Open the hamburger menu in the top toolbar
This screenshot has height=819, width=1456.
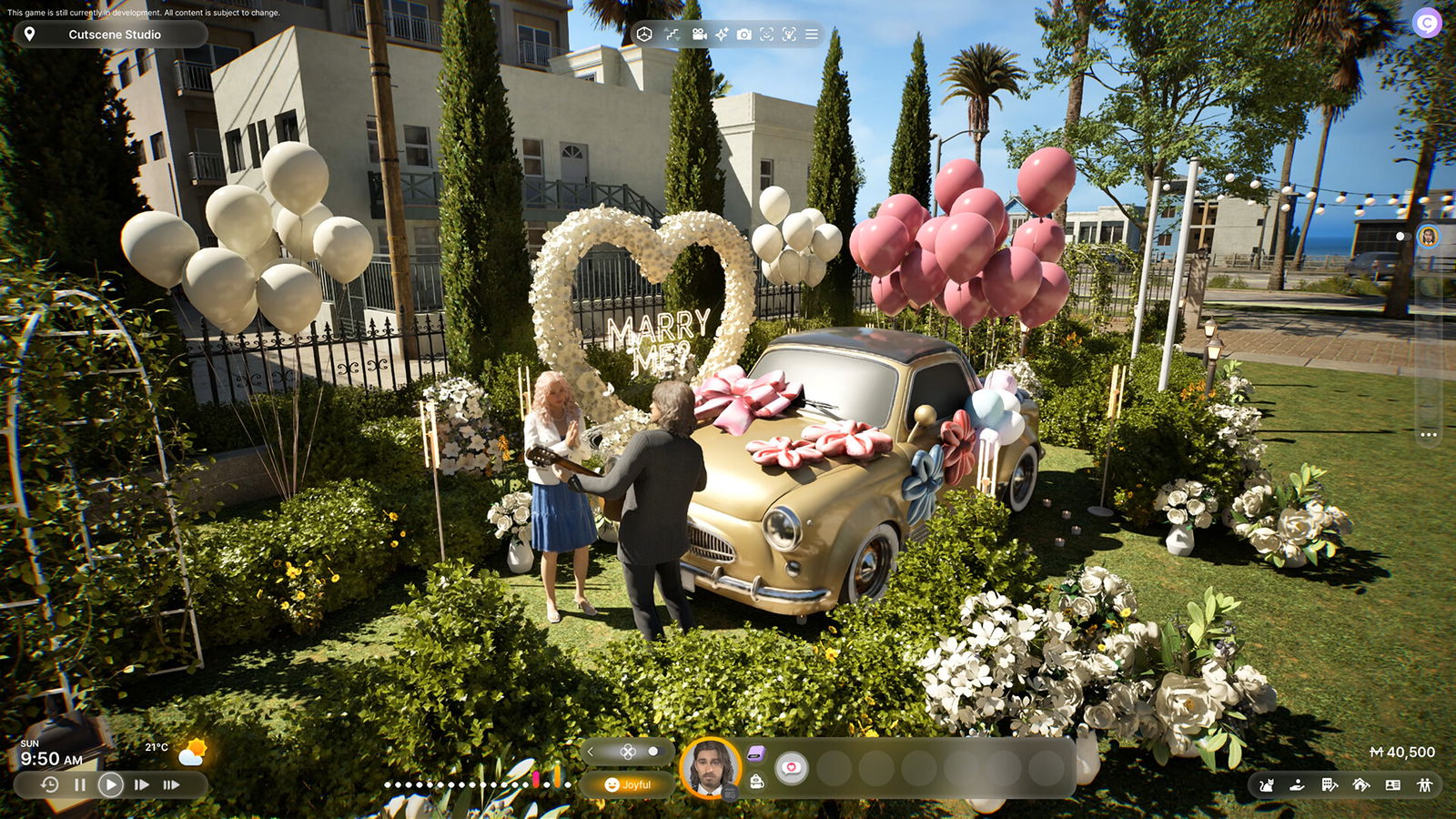[812, 35]
